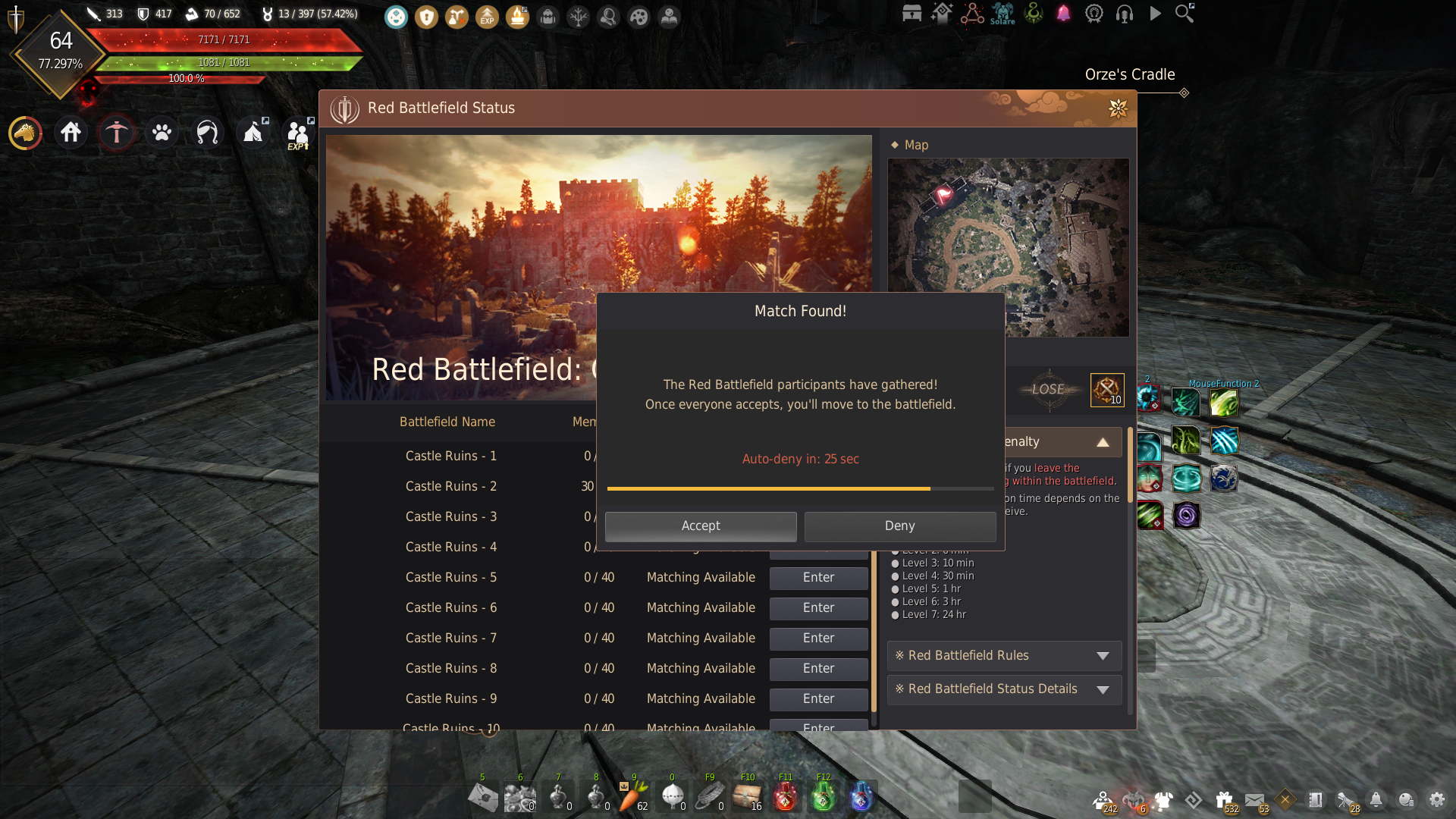Viewport: 1456px width, 819px height.
Task: Click the paw pet icon below the HP bar
Action: 161,132
